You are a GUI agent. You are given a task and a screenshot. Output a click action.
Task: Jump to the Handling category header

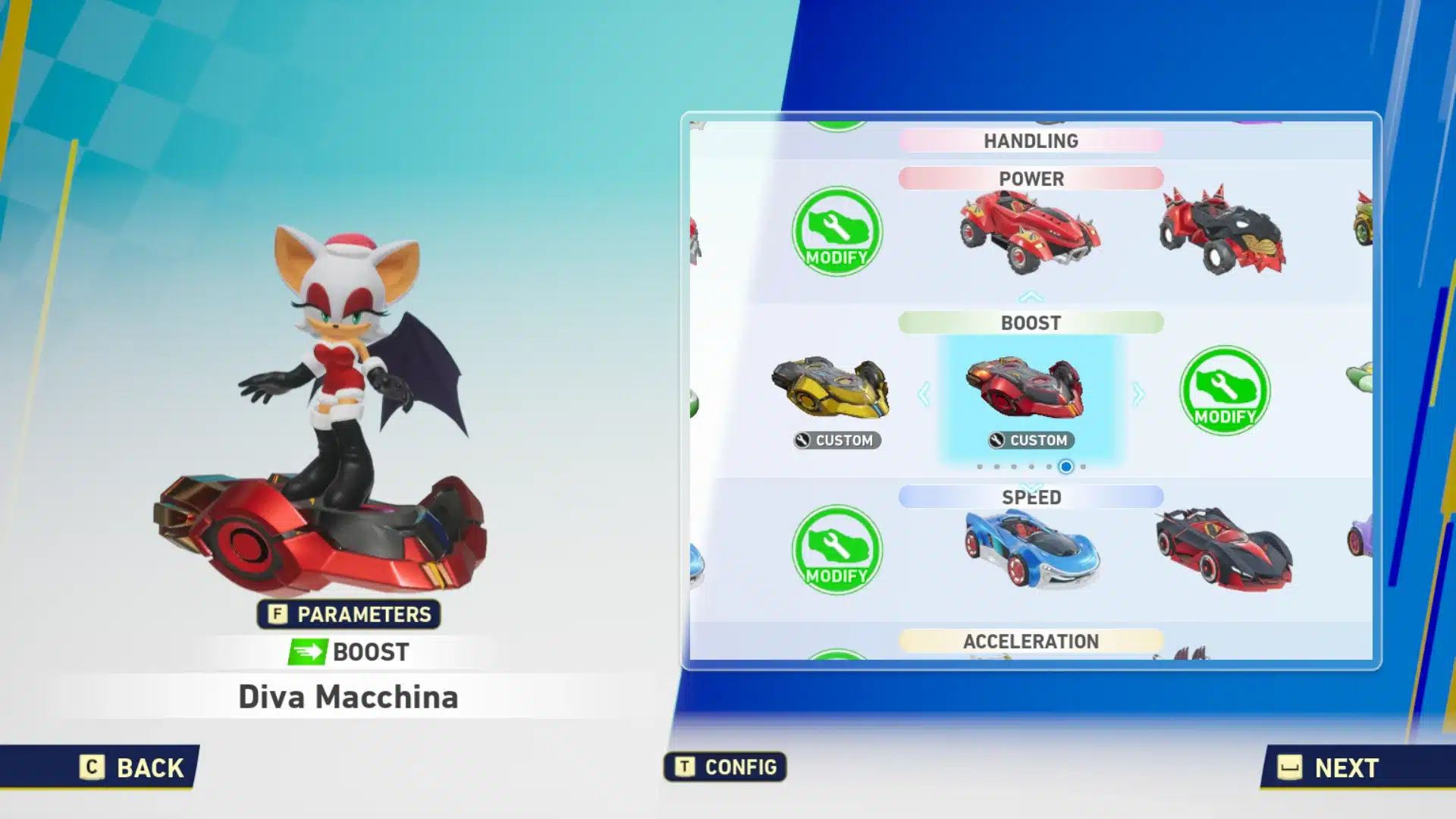click(1031, 141)
